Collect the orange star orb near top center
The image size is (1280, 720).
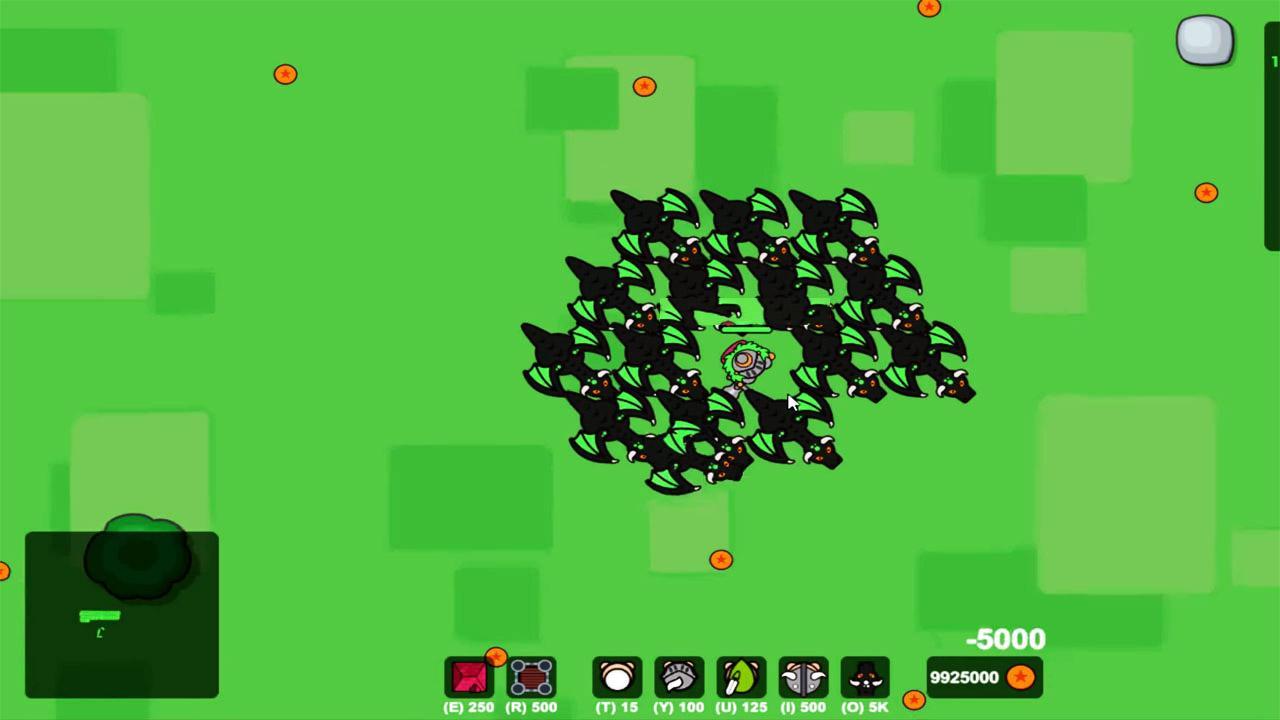coord(644,87)
